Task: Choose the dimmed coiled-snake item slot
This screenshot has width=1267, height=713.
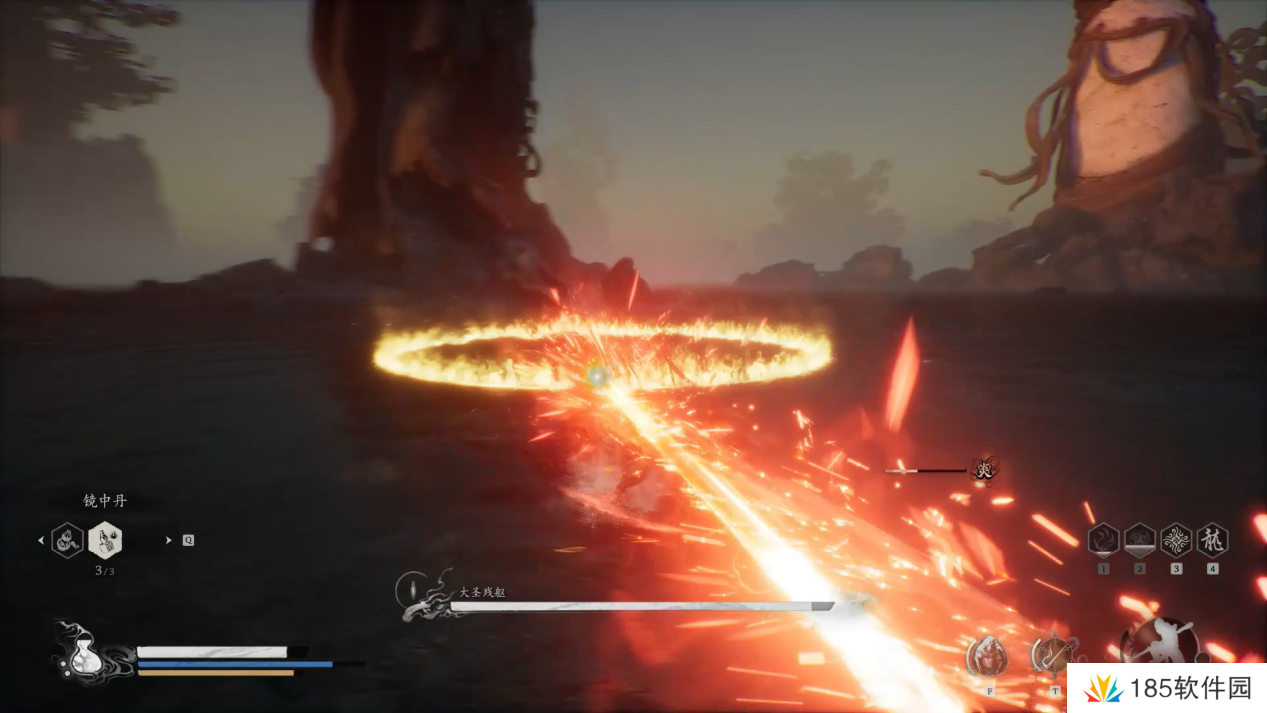Action: [67, 540]
